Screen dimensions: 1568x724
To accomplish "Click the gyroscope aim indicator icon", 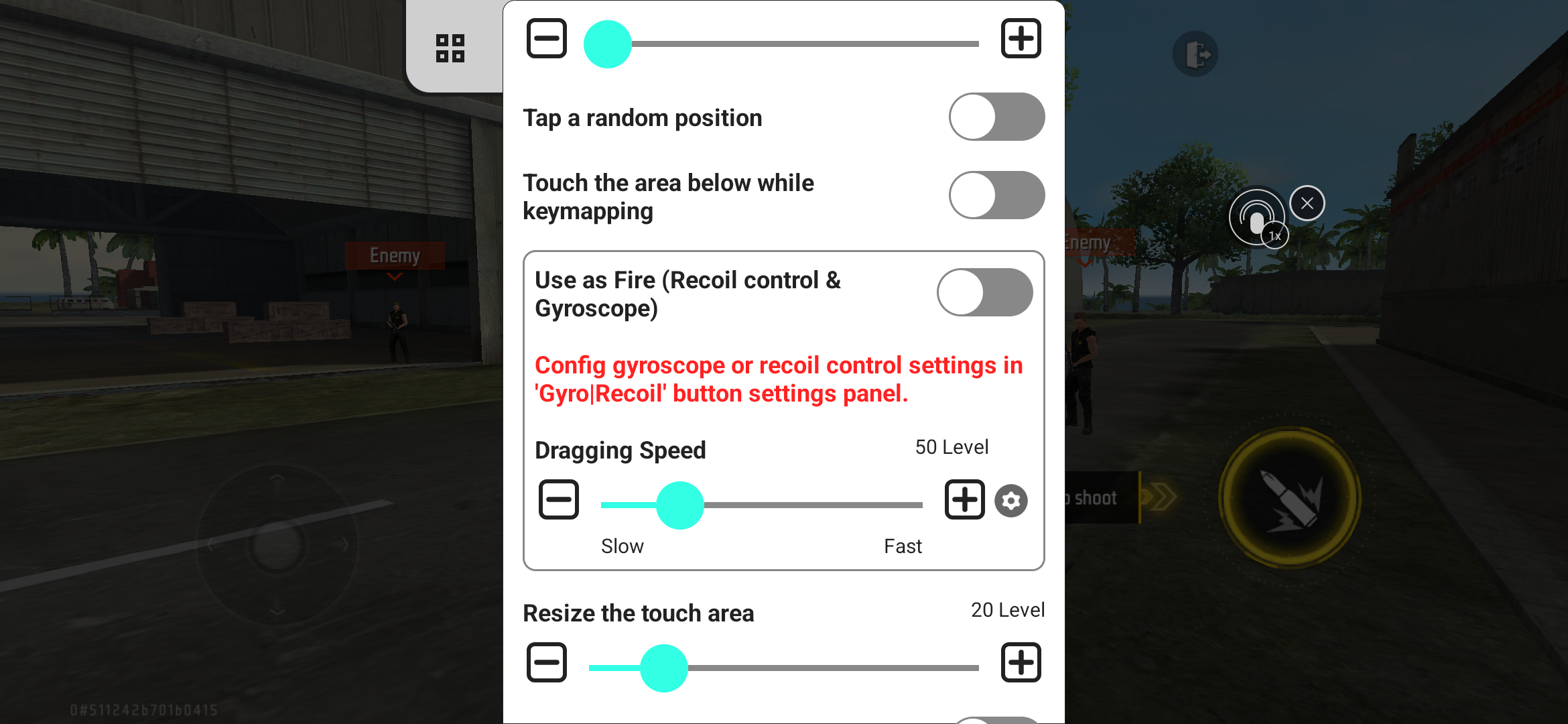I will [1258, 217].
